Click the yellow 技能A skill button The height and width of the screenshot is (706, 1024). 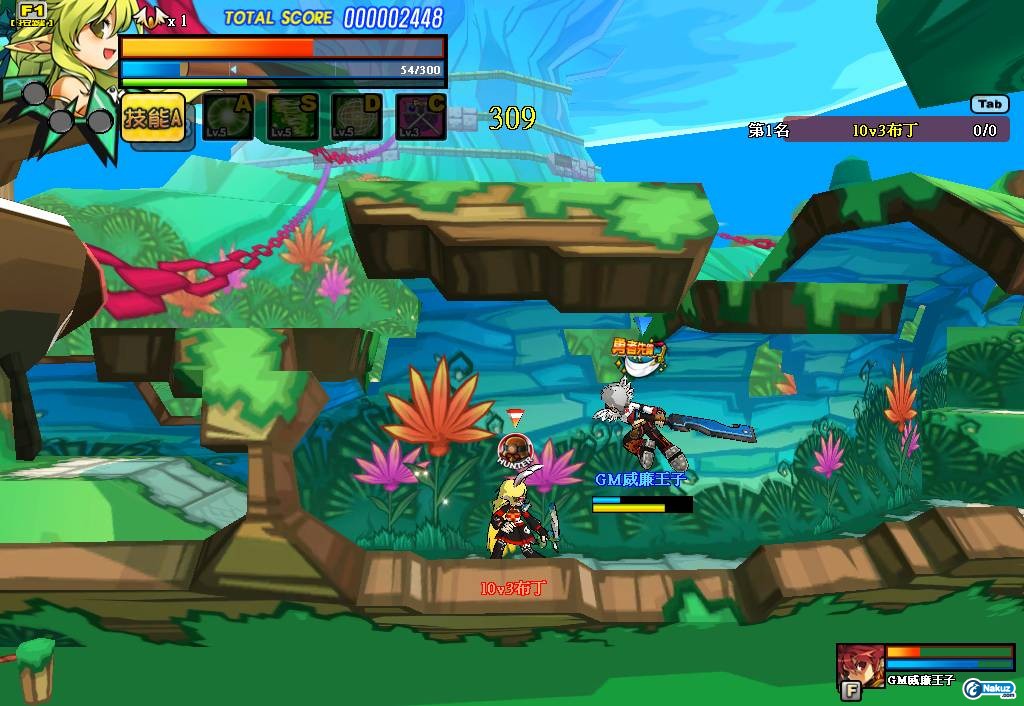click(153, 119)
